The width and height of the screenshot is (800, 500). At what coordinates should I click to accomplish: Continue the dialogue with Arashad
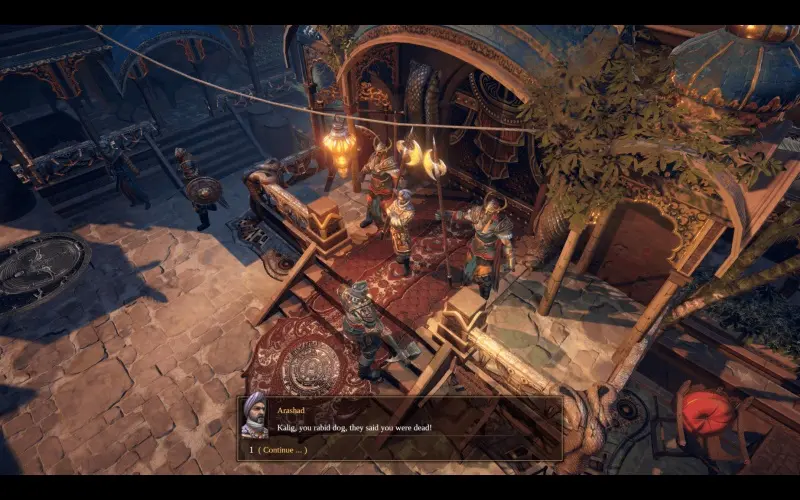(x=283, y=450)
